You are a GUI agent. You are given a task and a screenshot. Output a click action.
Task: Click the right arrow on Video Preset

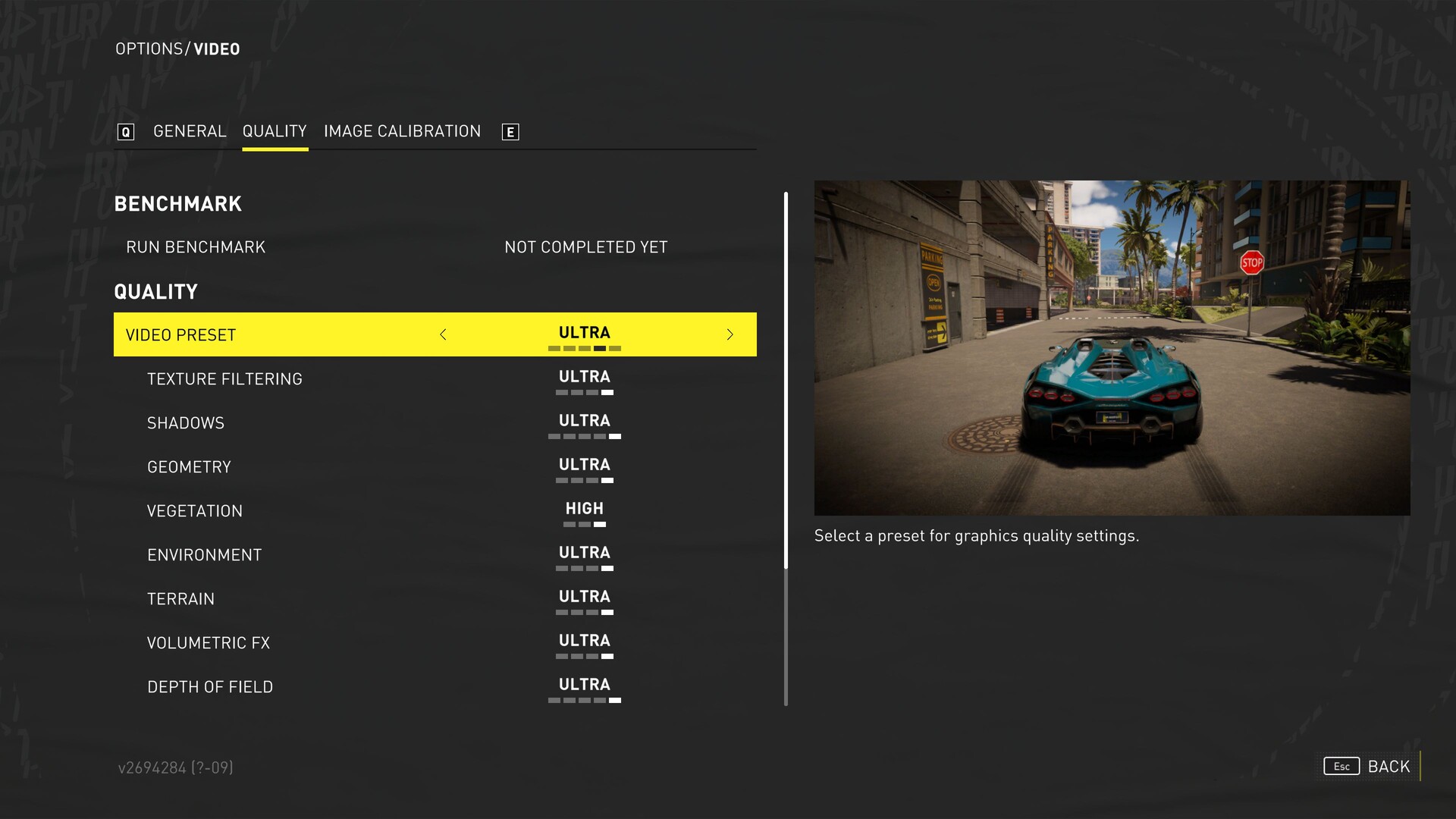point(730,334)
